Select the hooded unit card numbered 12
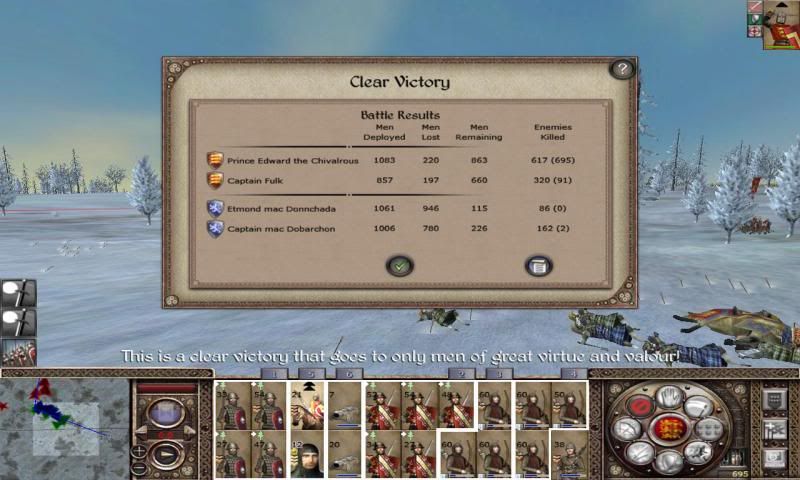Screen dimensions: 800x480 click(x=308, y=455)
